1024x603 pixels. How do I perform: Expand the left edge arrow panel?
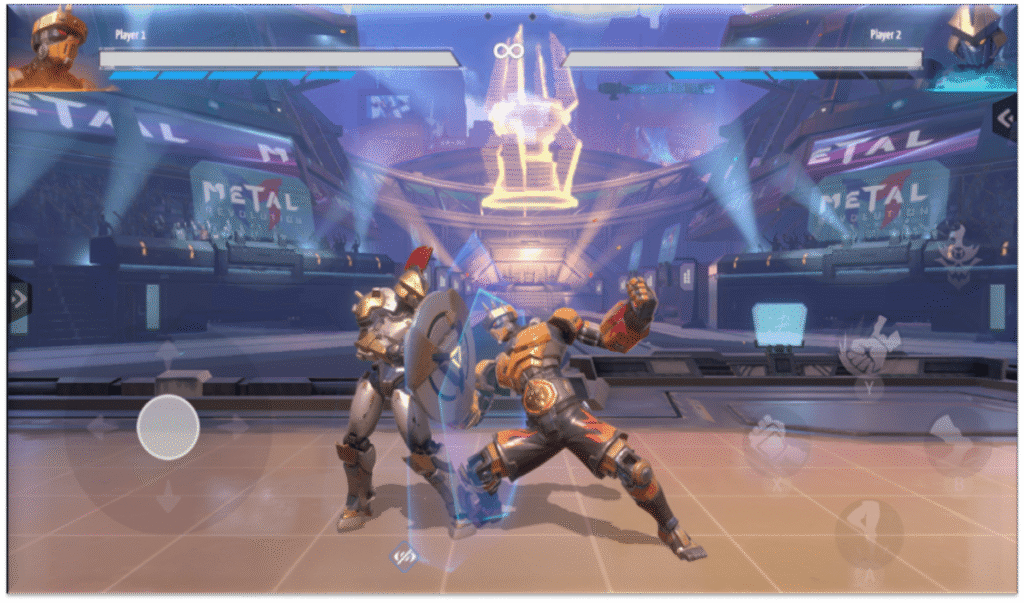[x=19, y=297]
